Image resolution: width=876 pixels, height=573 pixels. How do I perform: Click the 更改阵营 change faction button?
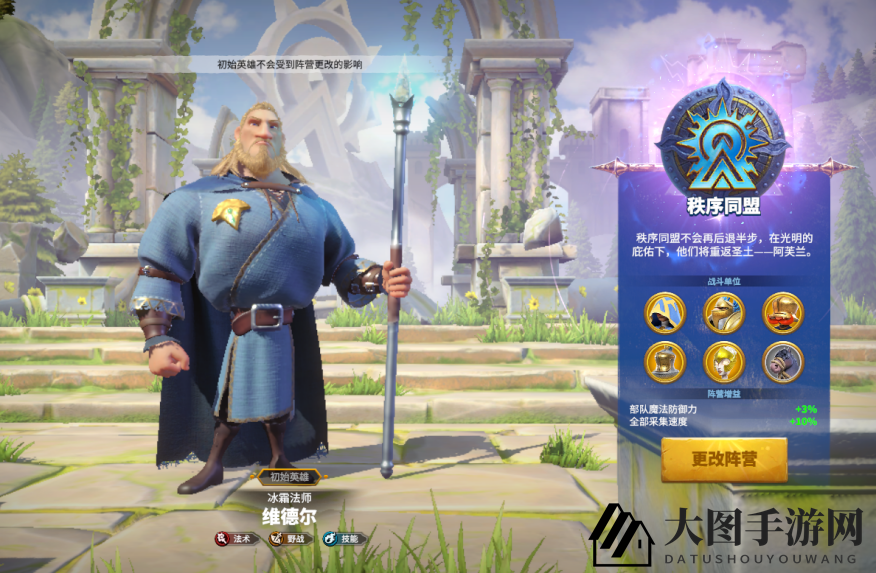point(724,460)
